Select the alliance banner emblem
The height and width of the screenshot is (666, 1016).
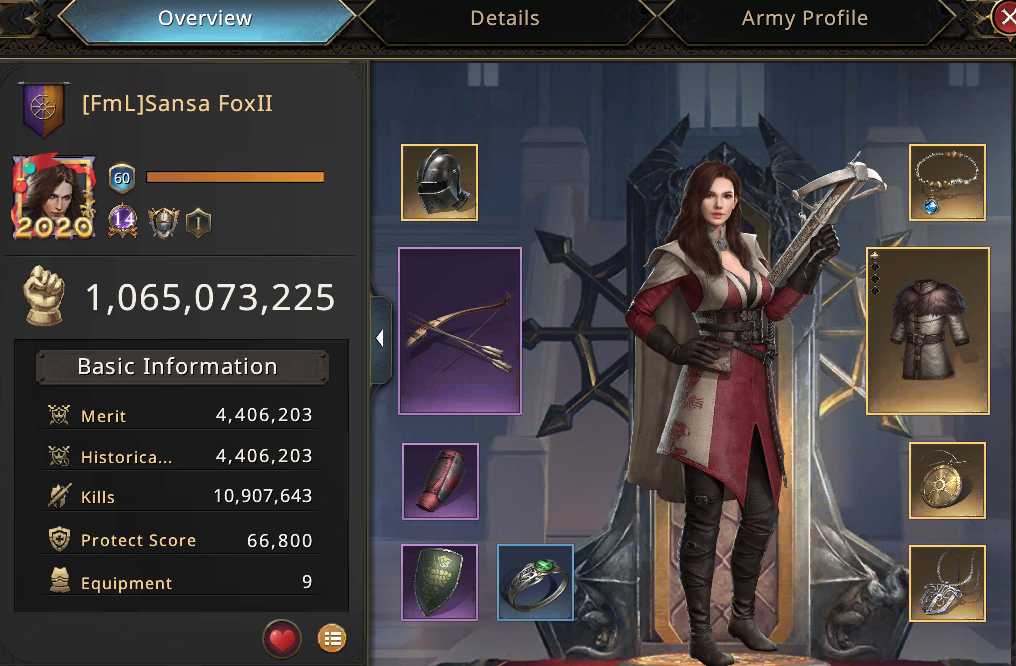click(44, 107)
